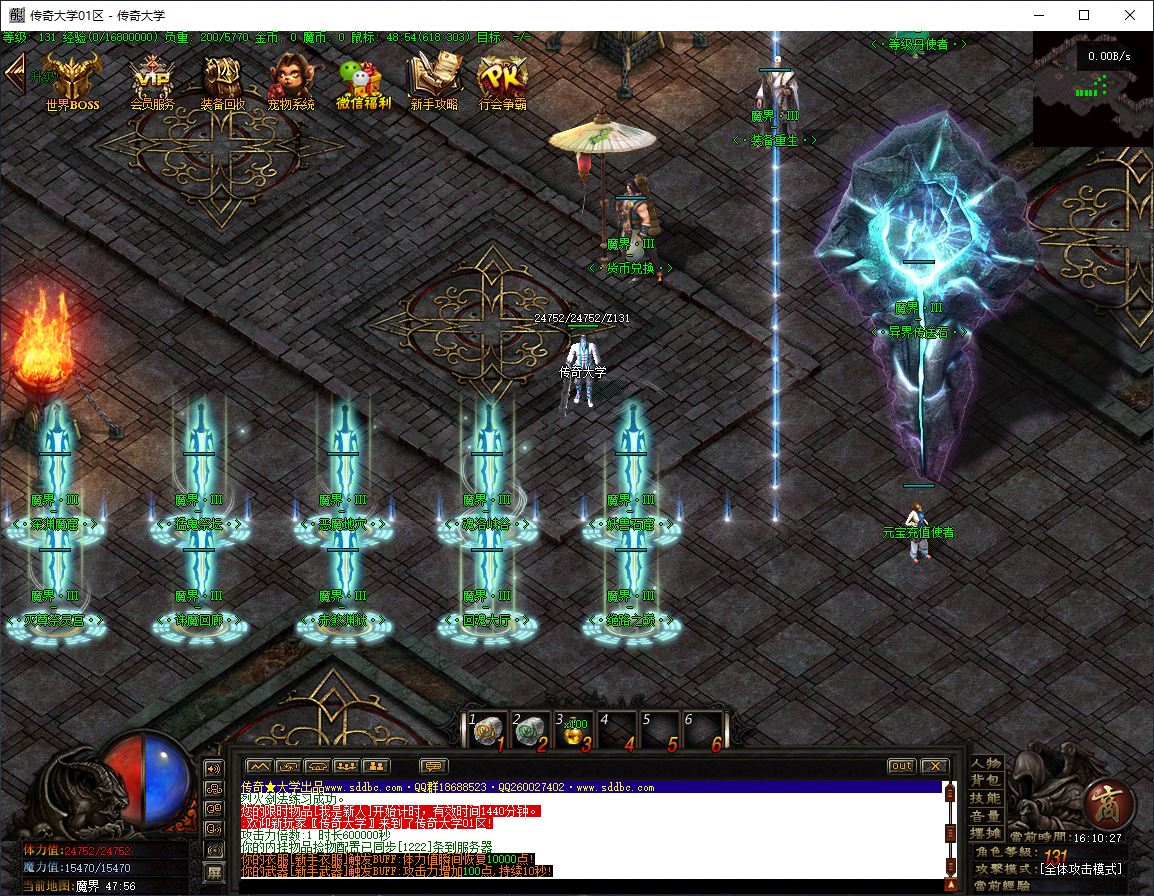
Task: Open the 音量 volume settings
Action: tap(986, 816)
